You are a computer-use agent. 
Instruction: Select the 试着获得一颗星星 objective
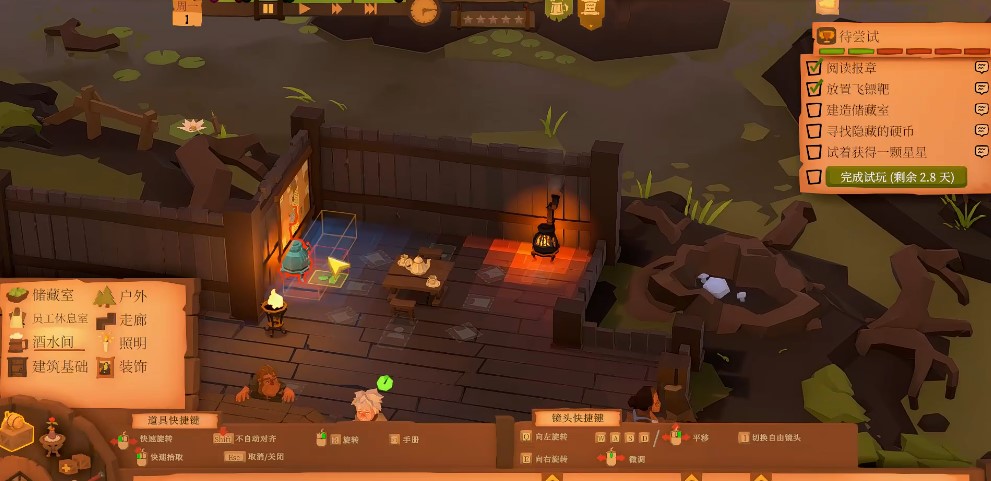point(876,152)
